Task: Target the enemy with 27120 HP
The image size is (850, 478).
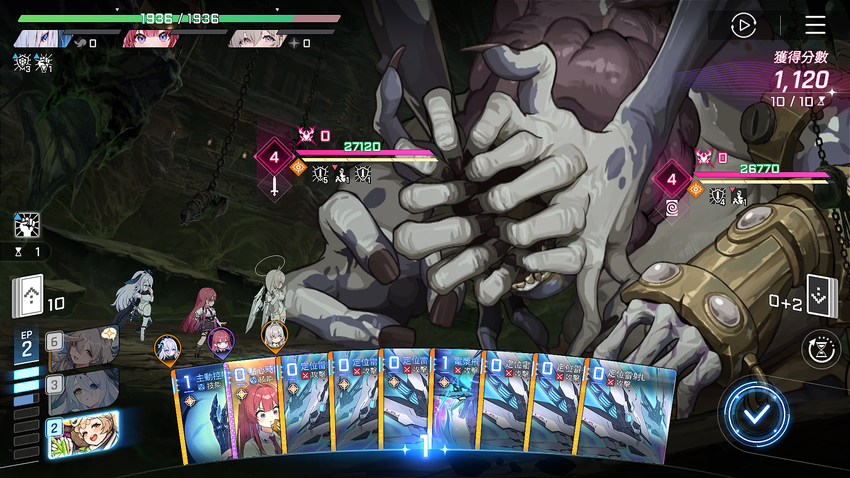Action: (x=364, y=158)
